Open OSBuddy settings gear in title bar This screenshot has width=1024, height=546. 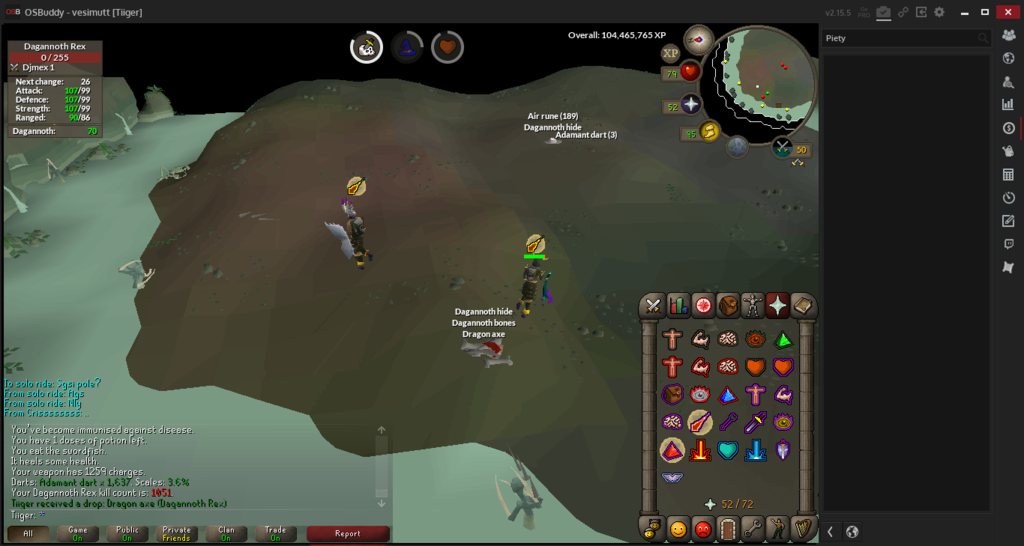coord(938,12)
